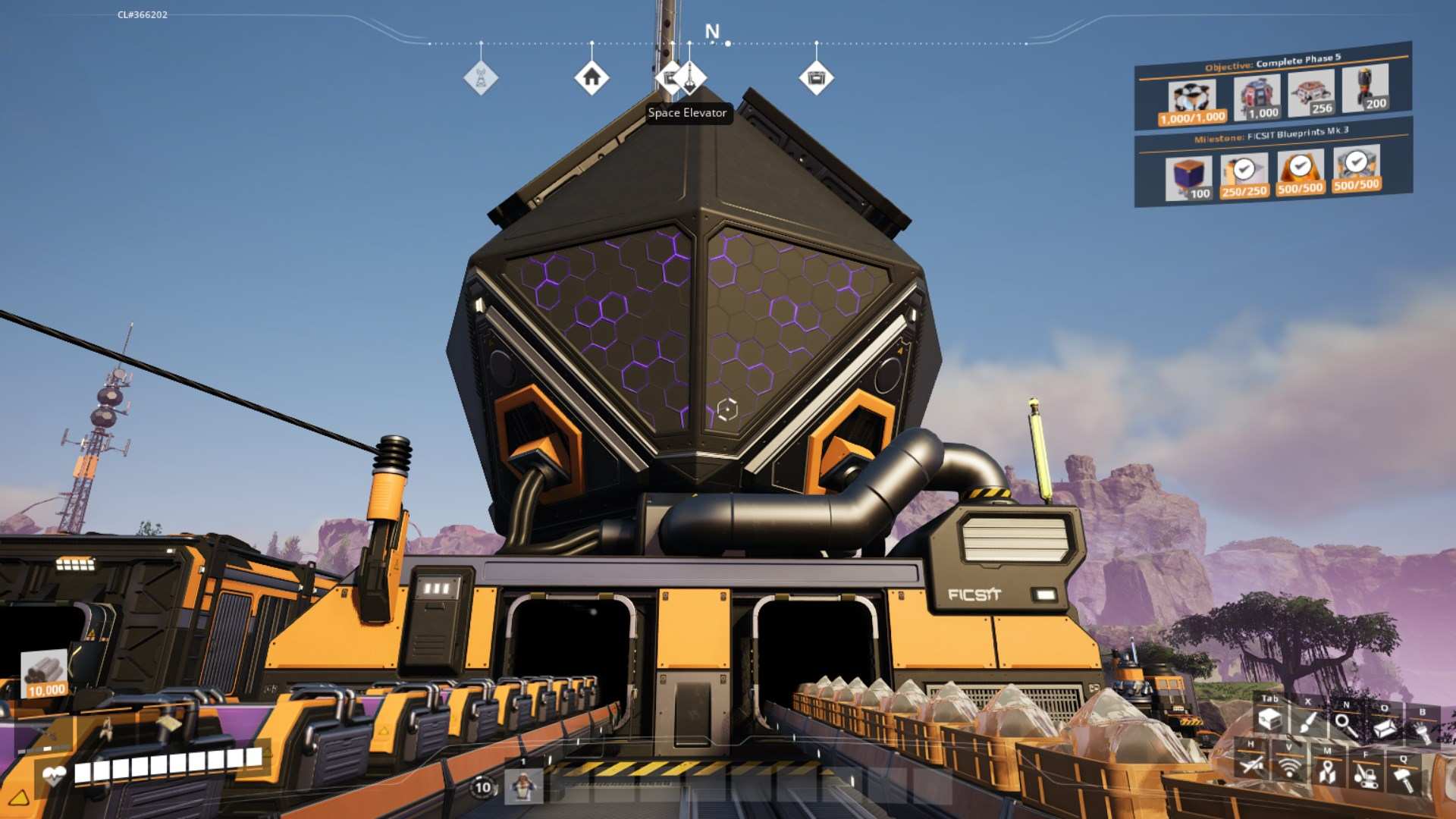Select the home compass marker
The height and width of the screenshot is (819, 1456).
click(x=591, y=77)
